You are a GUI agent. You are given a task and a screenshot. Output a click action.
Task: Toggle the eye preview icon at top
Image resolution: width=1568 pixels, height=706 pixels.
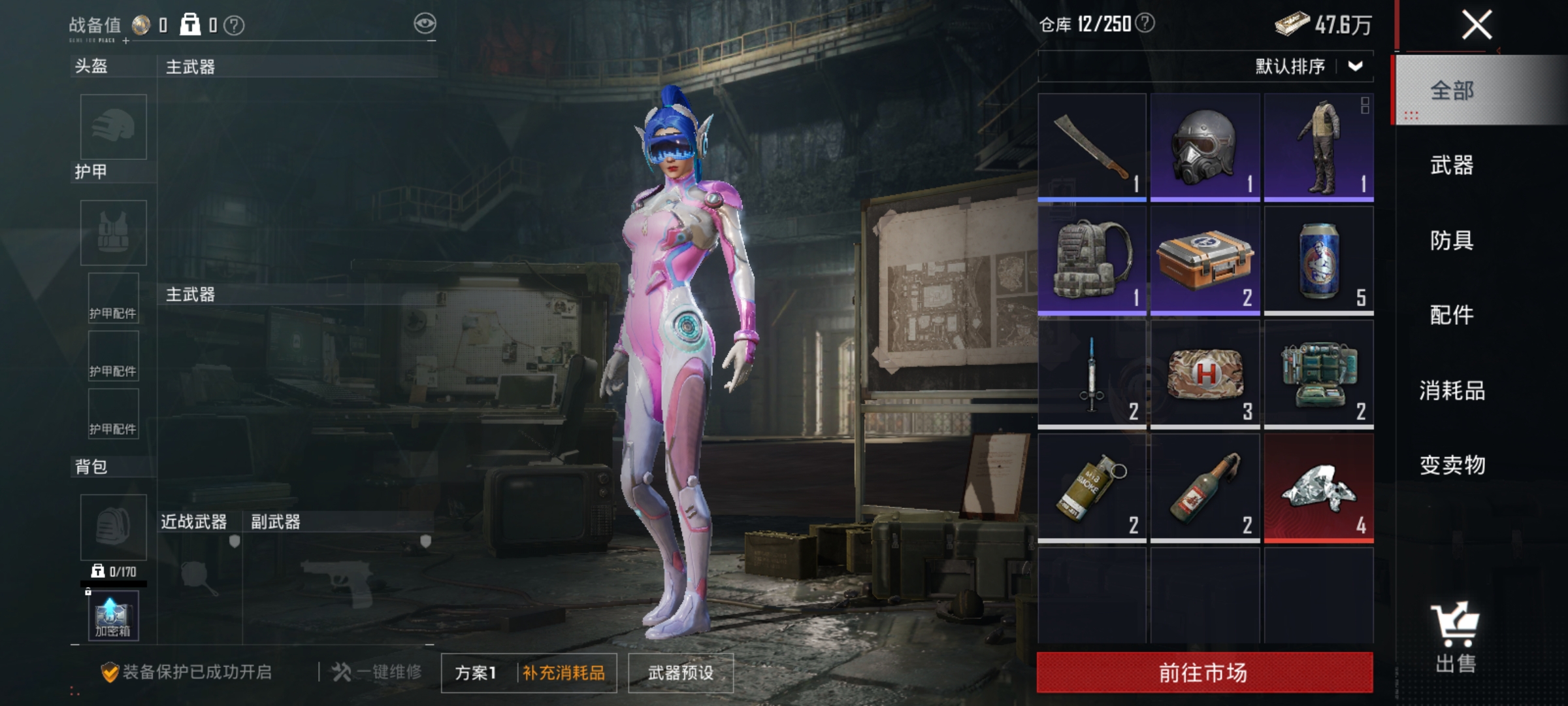pos(425,22)
